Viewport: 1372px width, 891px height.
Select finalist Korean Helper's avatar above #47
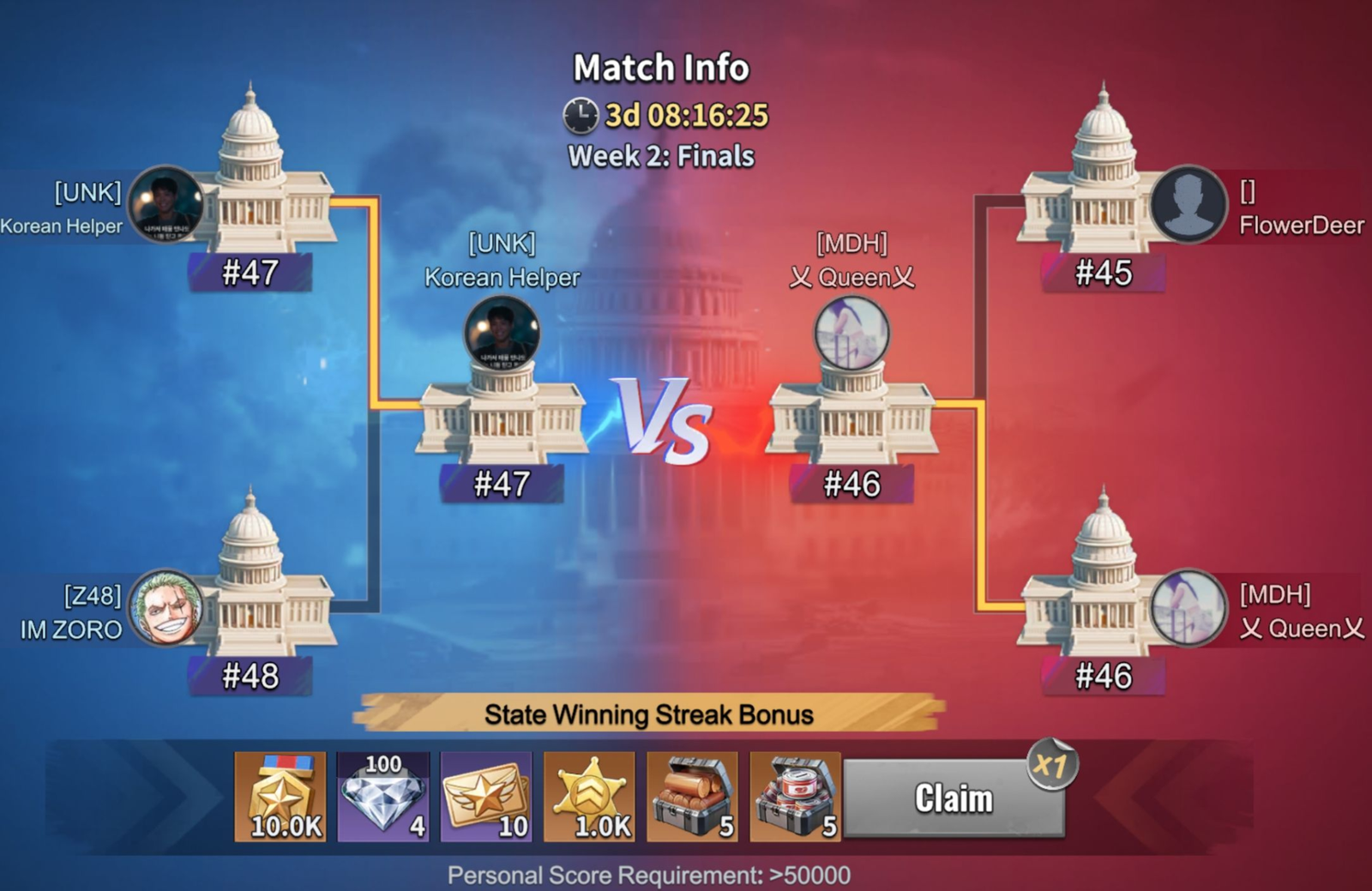coord(502,334)
